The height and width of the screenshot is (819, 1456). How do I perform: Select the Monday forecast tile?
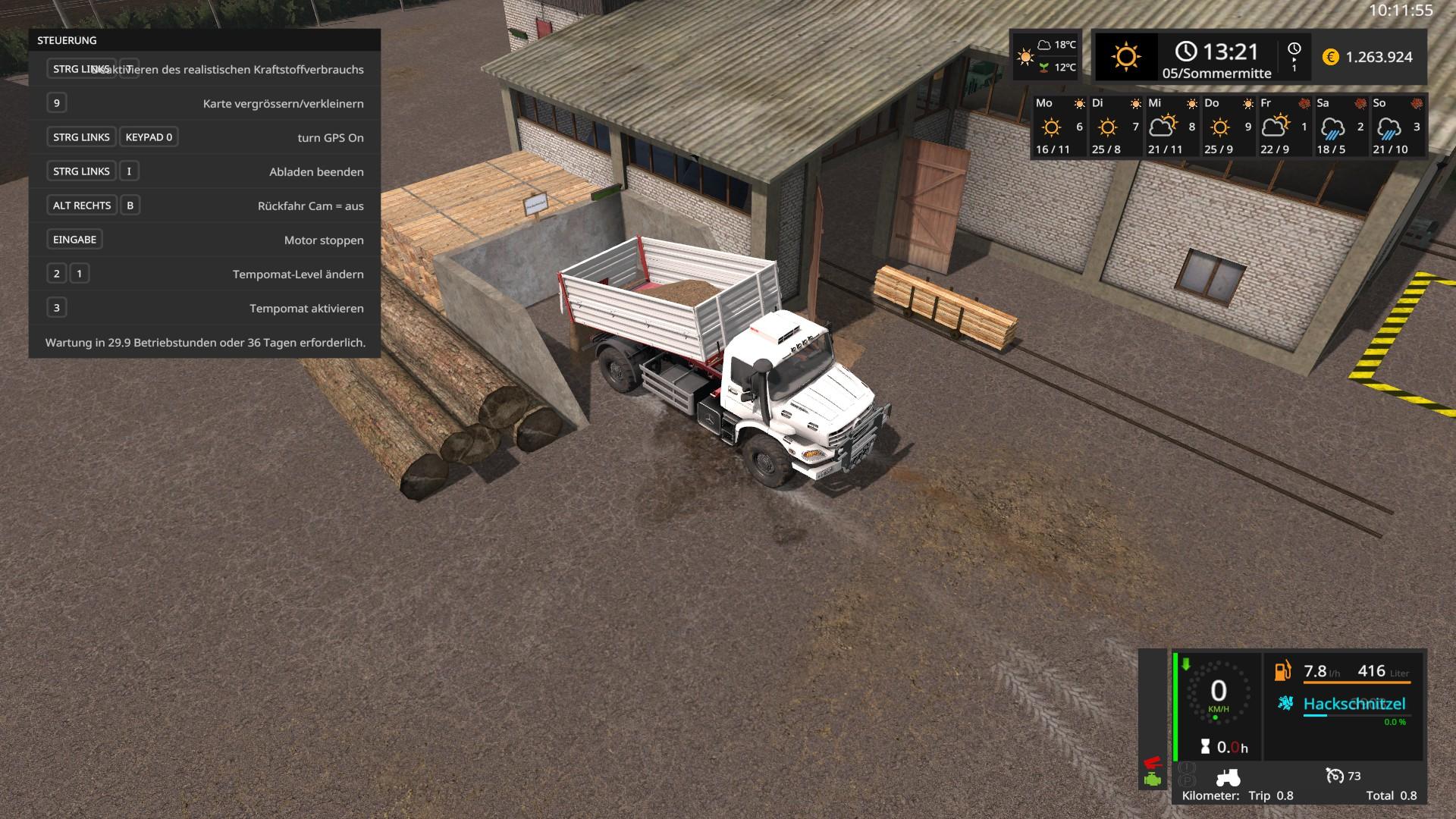coord(1059,126)
